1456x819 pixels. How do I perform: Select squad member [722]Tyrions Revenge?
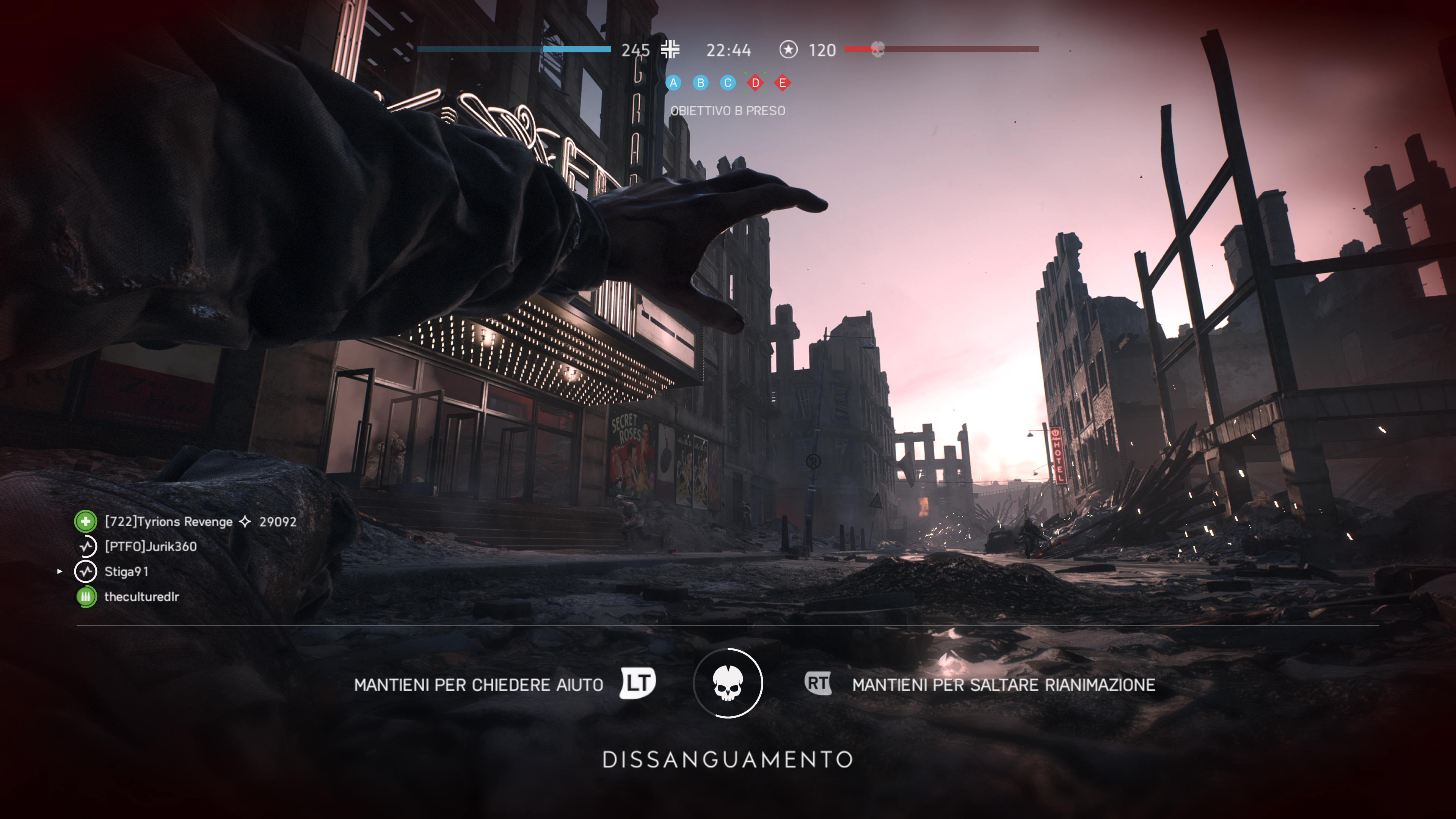point(168,522)
